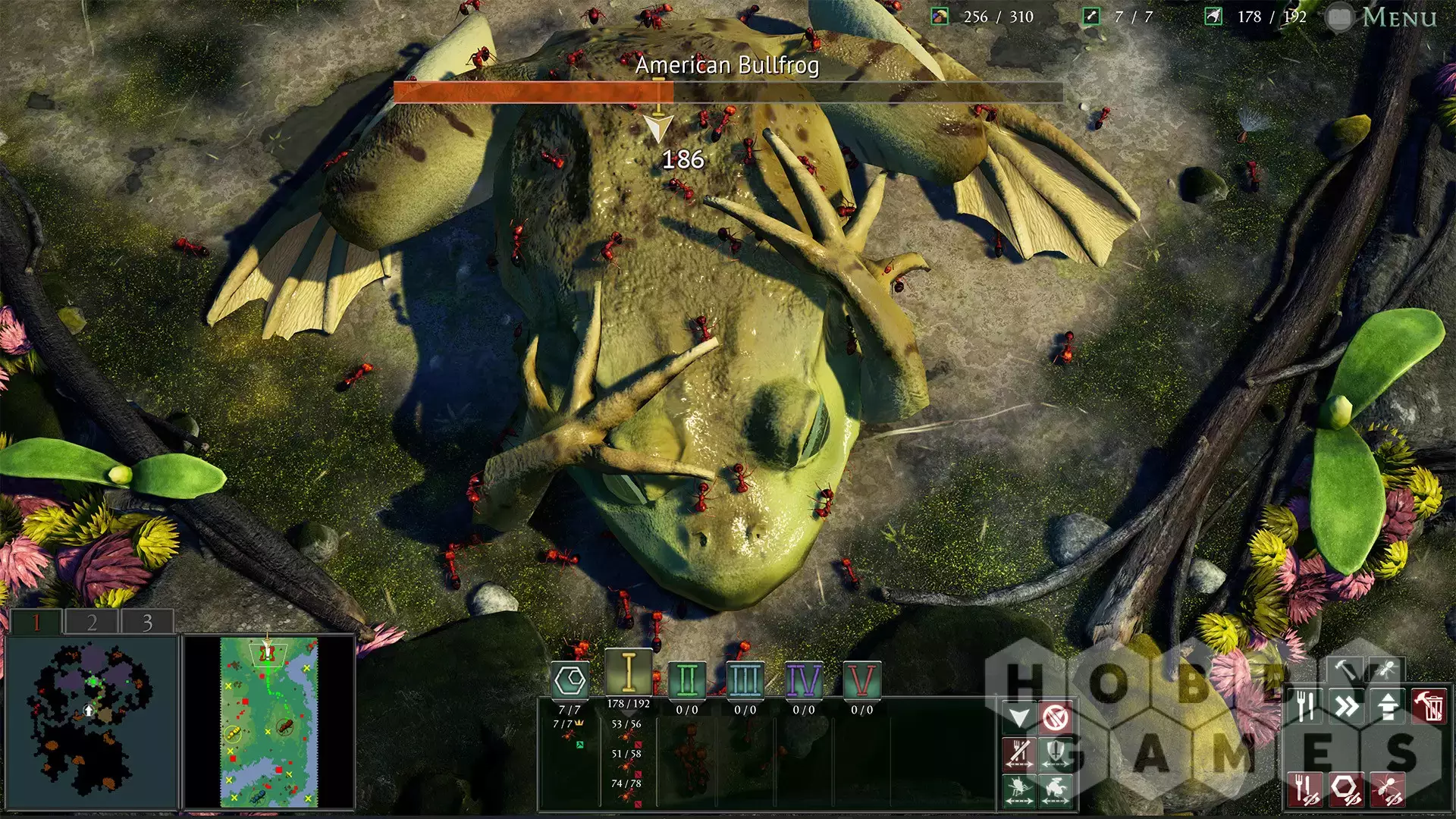
Task: Activate the double-chevron speed up button
Action: point(1348,706)
